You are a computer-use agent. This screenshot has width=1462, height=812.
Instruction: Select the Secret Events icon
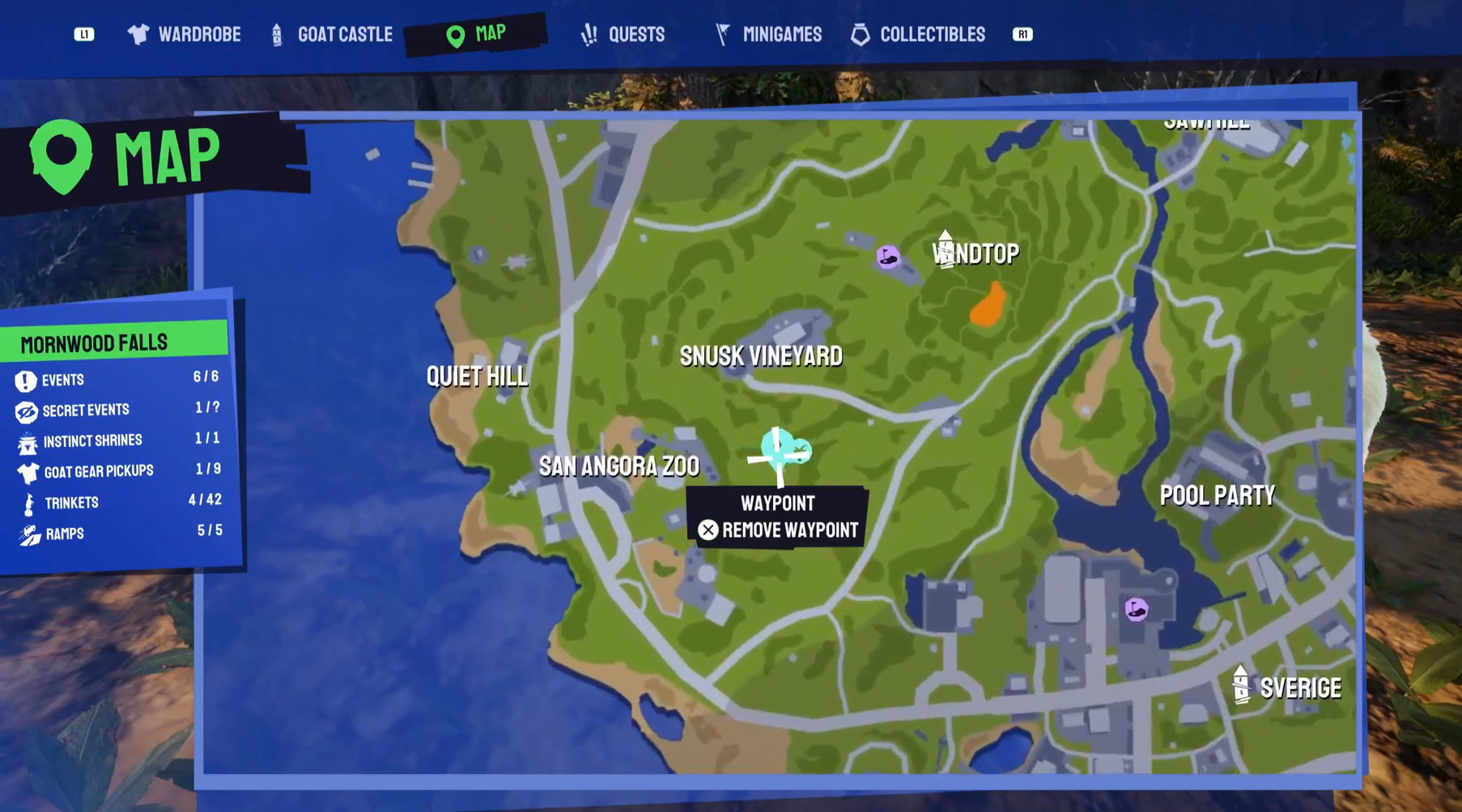(28, 410)
